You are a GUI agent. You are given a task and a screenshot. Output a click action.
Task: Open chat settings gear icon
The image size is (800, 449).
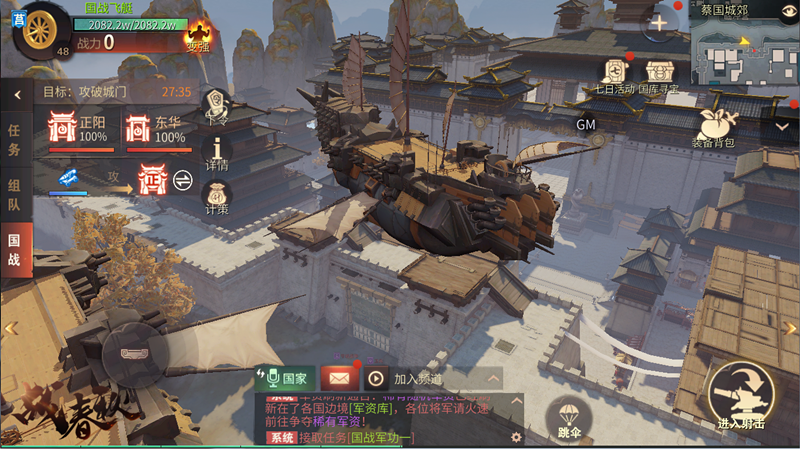(x=516, y=436)
